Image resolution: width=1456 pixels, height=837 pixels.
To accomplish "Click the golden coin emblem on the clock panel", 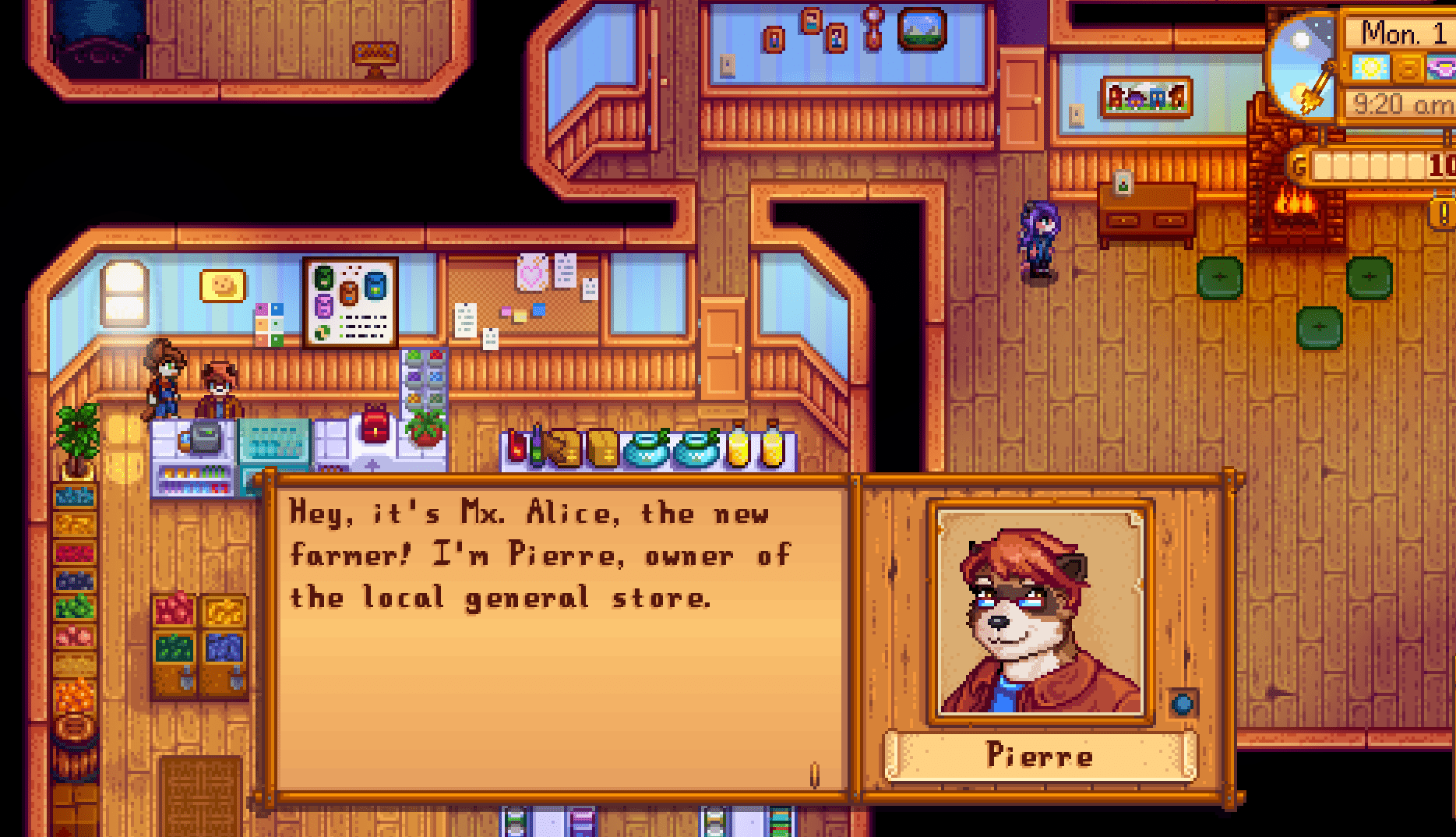I will click(1406, 69).
